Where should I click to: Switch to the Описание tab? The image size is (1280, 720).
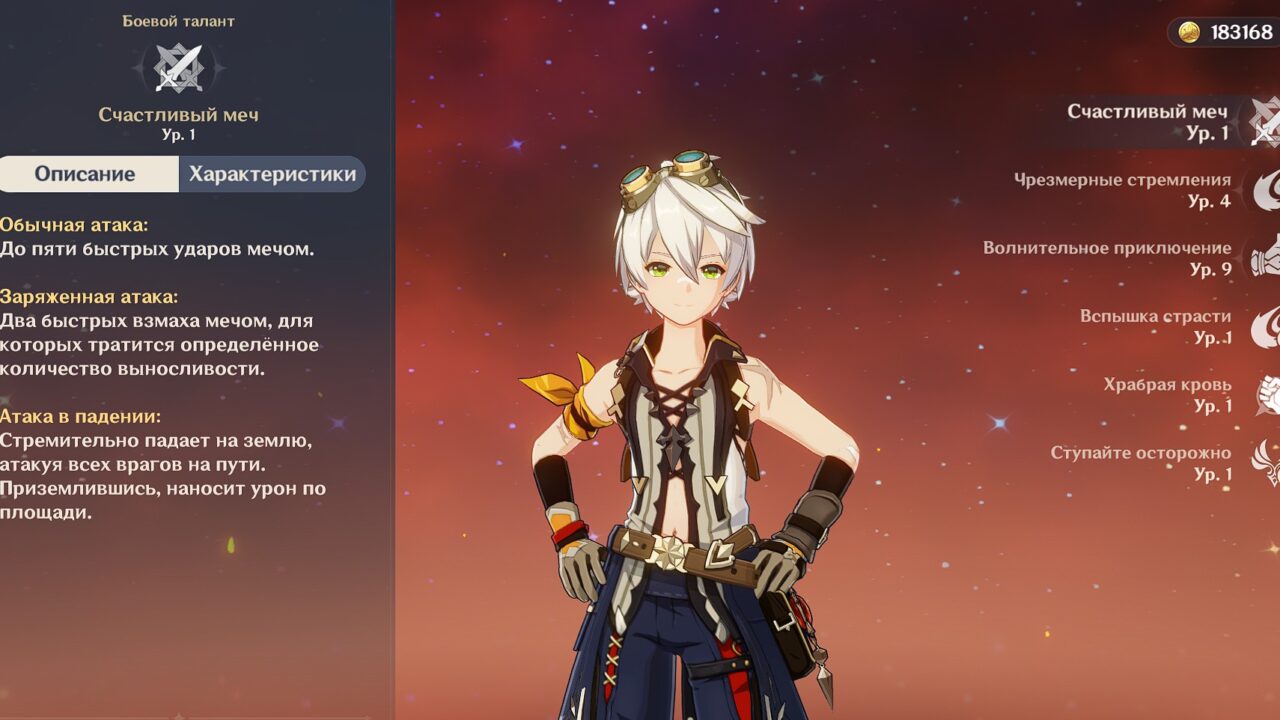(x=86, y=174)
